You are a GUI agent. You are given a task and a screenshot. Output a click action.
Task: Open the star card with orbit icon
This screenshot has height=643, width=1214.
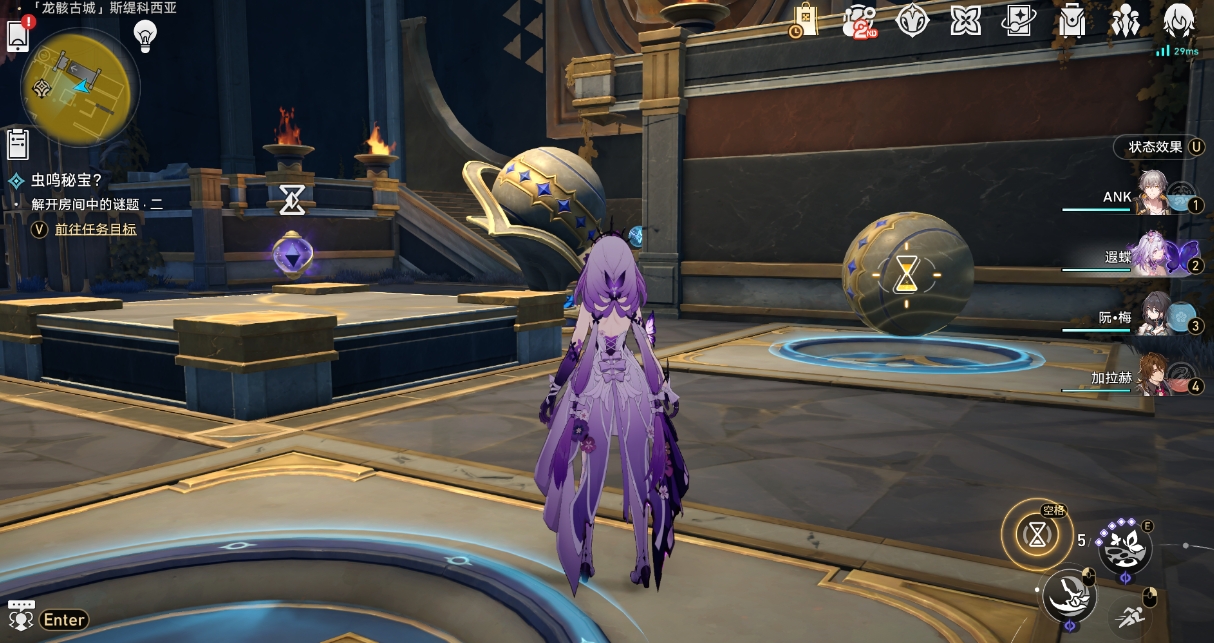[1019, 20]
